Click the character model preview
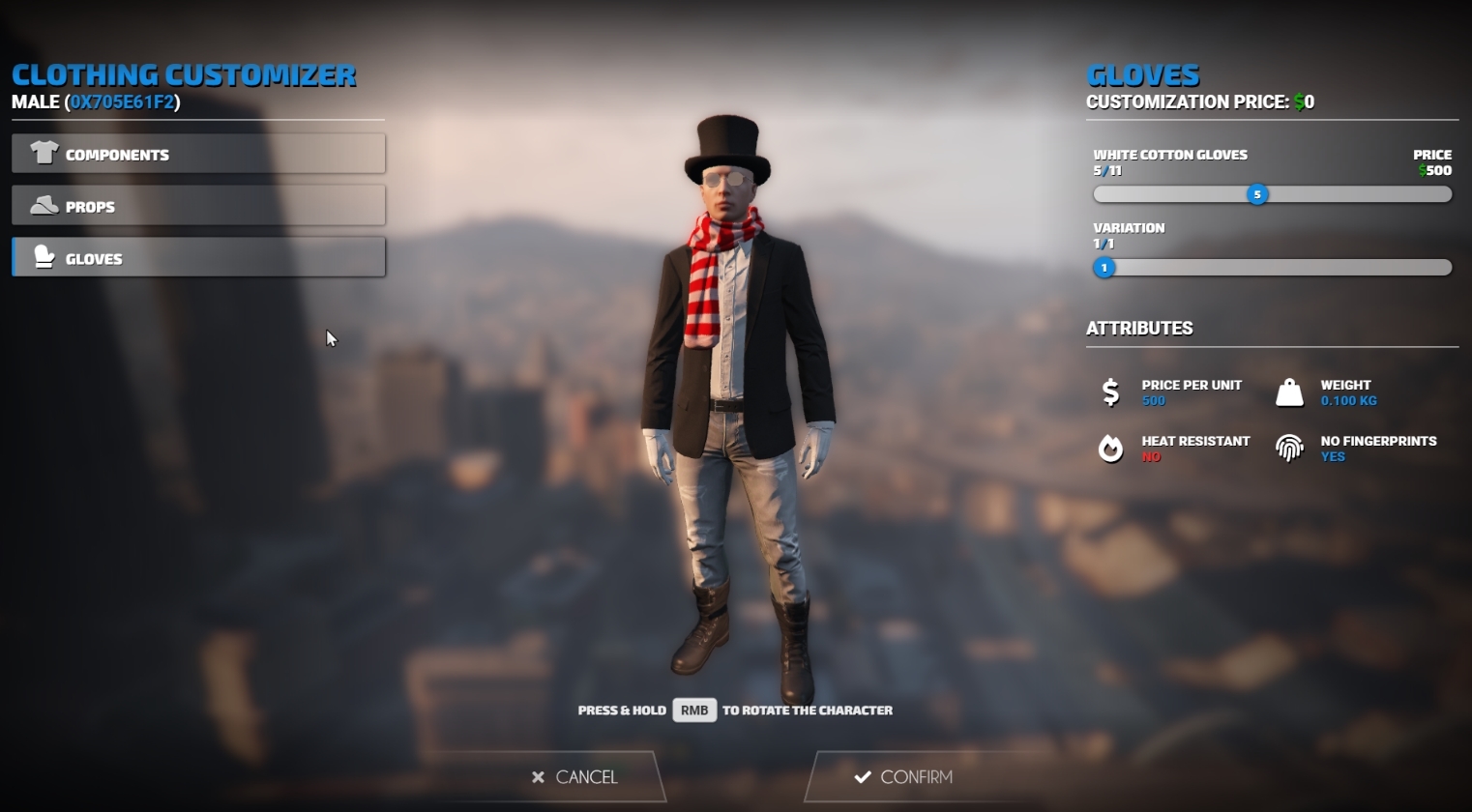The image size is (1472, 812). (x=735, y=406)
